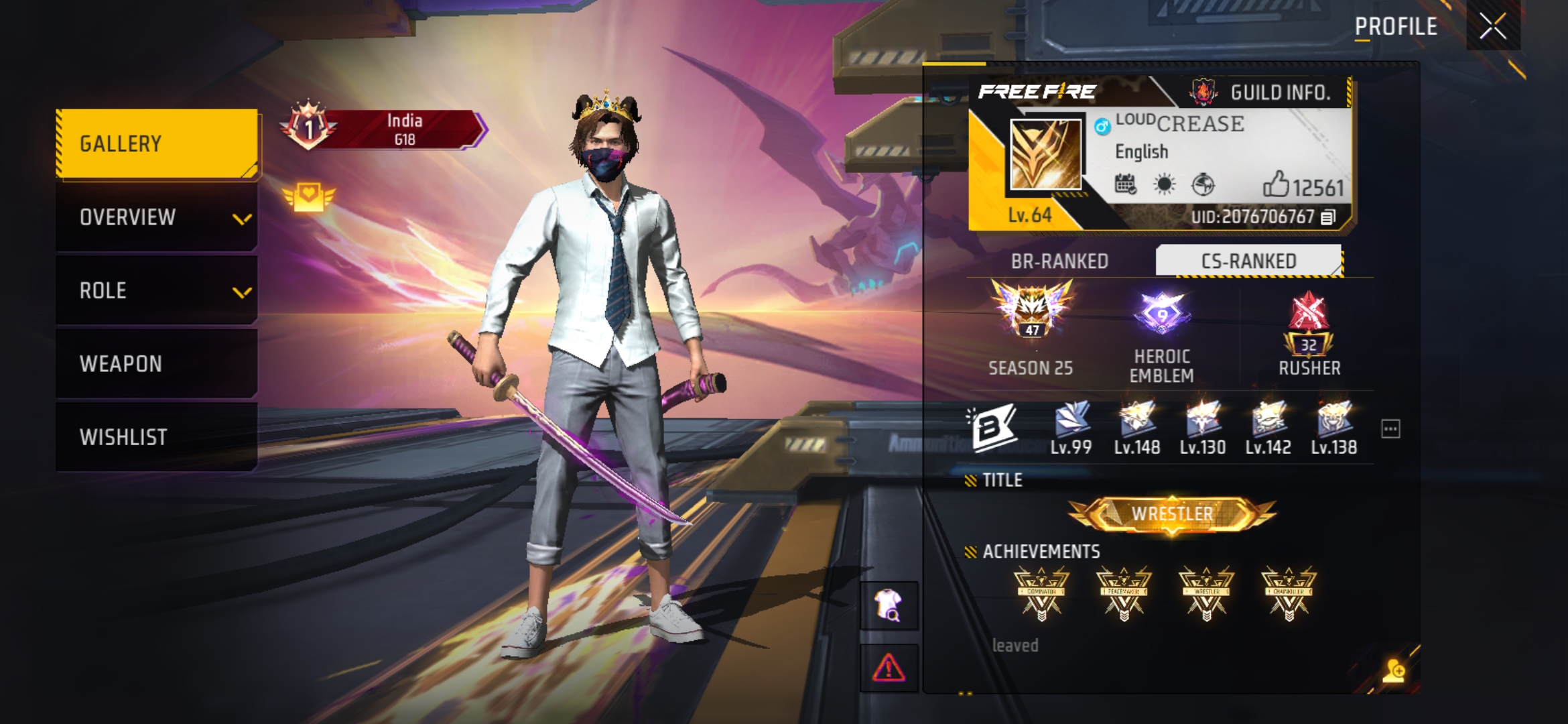Switch to the BR-Ranked tab

click(1059, 261)
